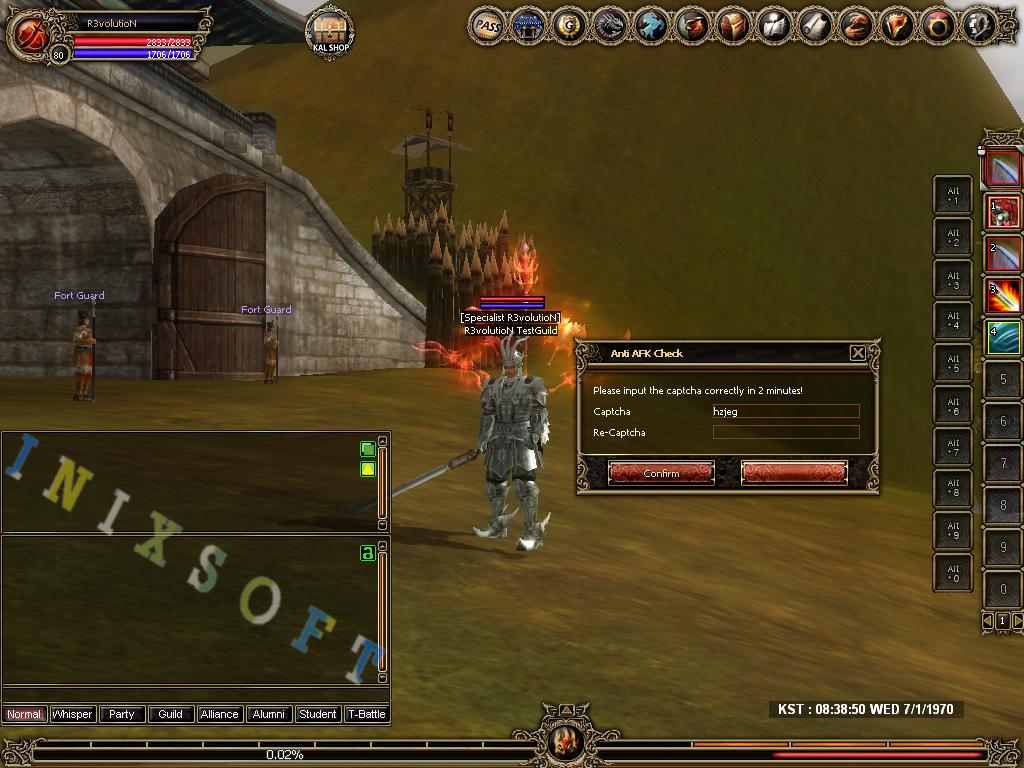
Task: Open the scroll icon in top toolbar
Action: [815, 27]
